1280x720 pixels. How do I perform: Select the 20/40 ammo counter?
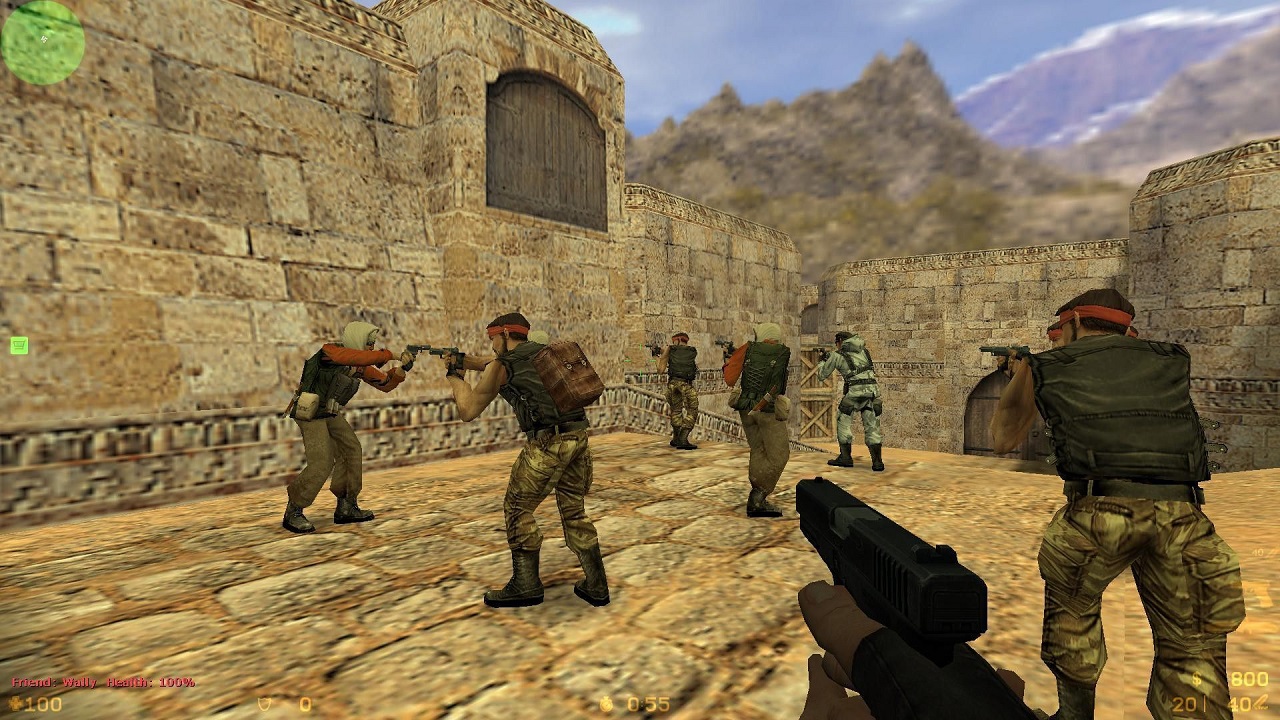(x=1210, y=703)
